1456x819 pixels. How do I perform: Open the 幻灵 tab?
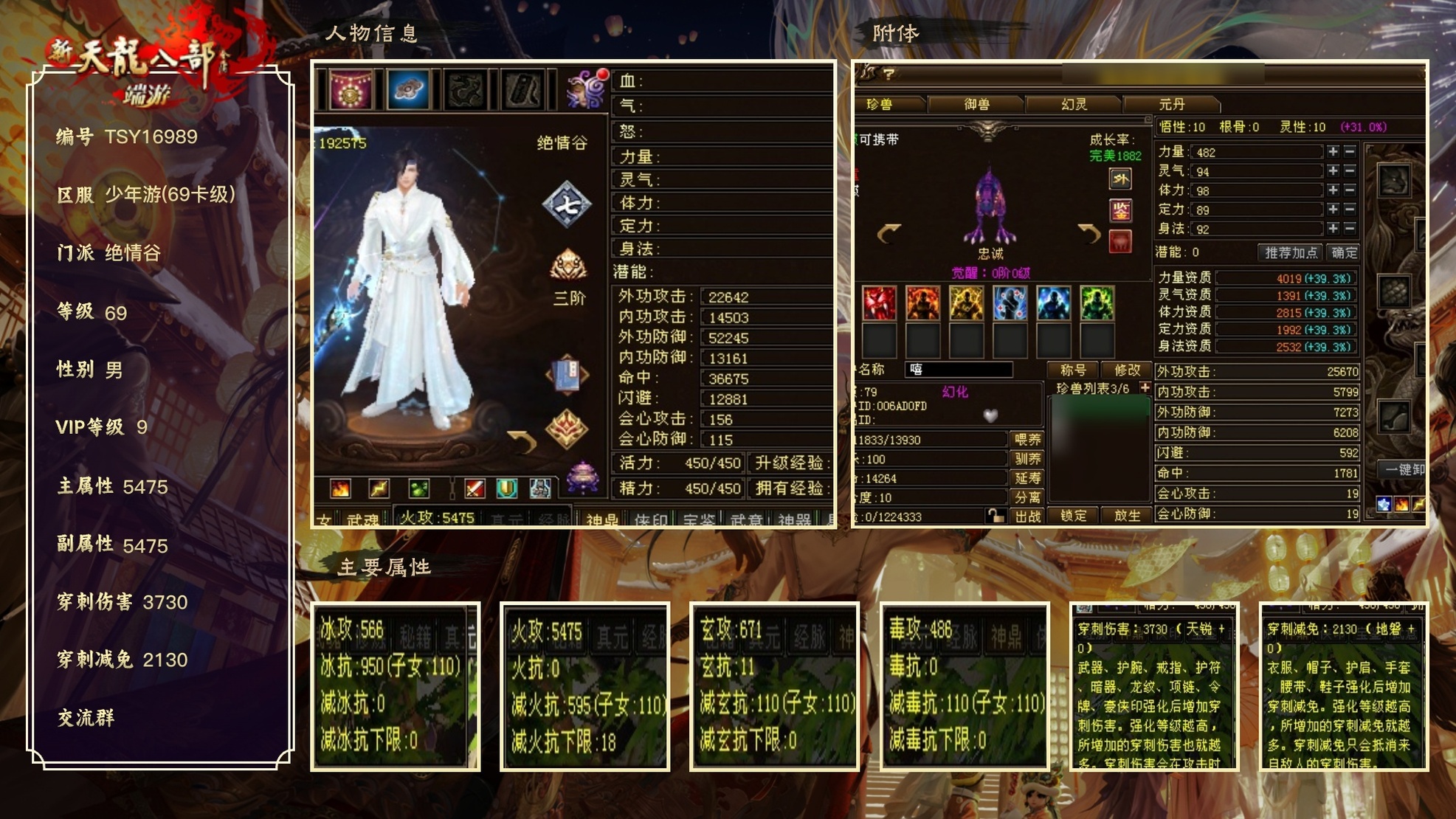[1074, 105]
